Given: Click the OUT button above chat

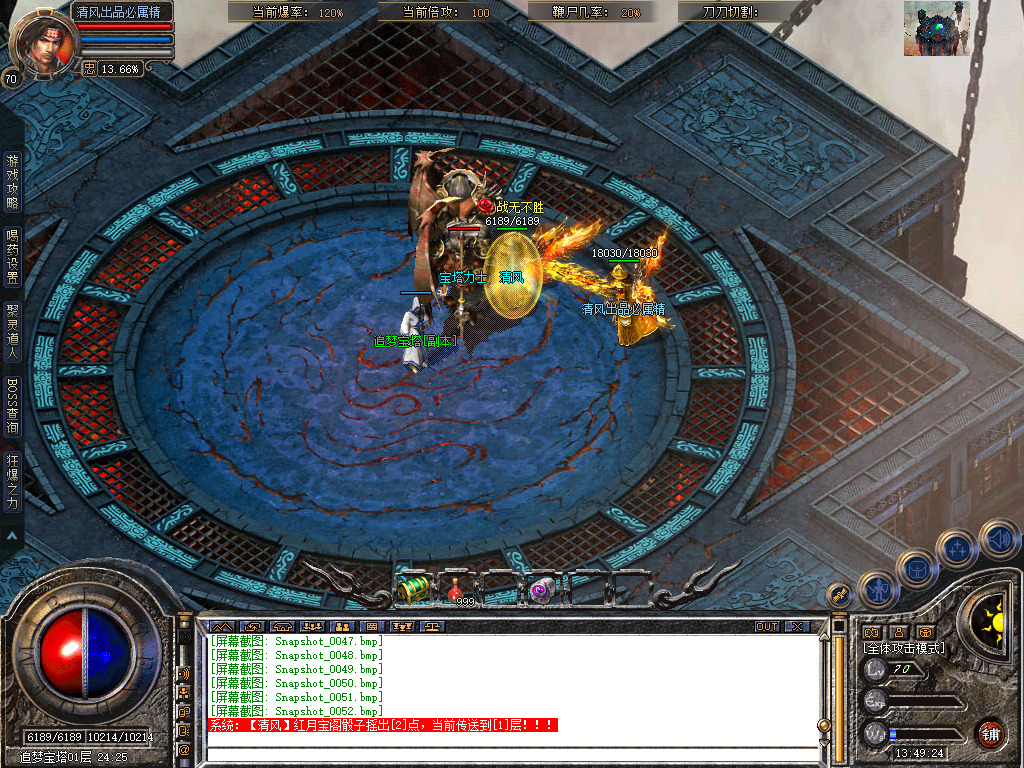Looking at the screenshot, I should click(767, 626).
